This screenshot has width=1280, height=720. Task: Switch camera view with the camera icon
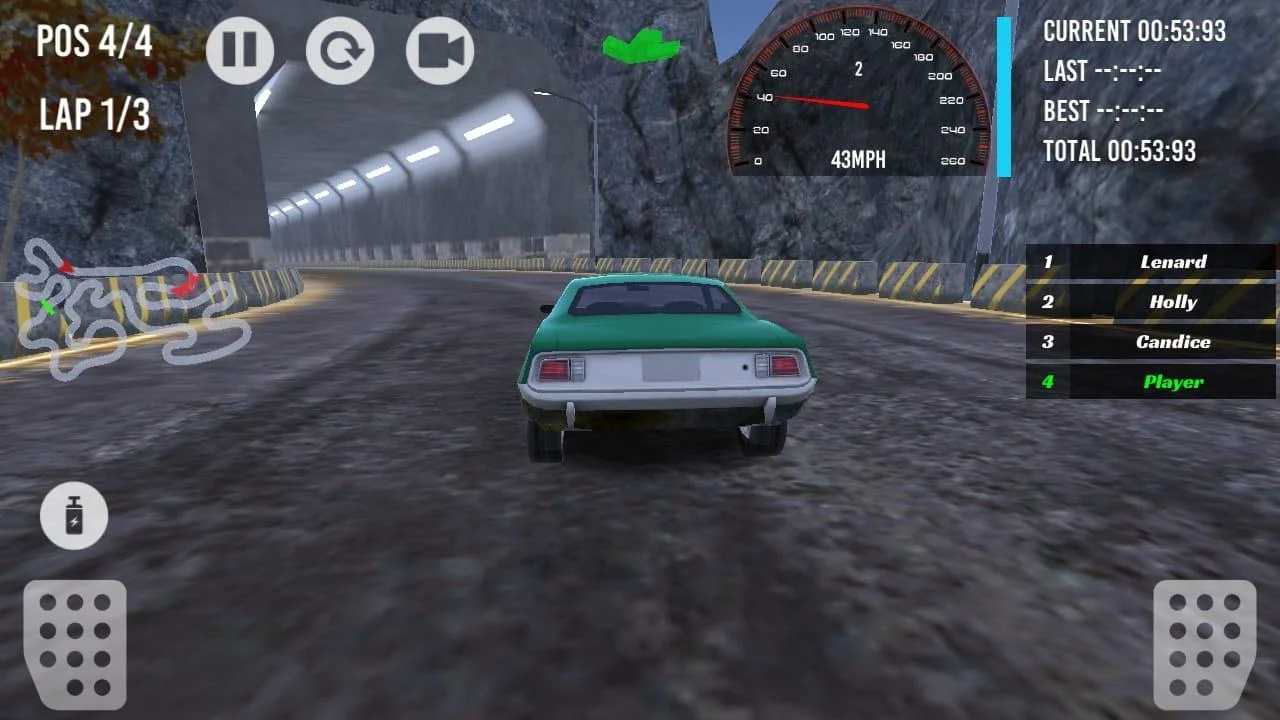pos(438,50)
